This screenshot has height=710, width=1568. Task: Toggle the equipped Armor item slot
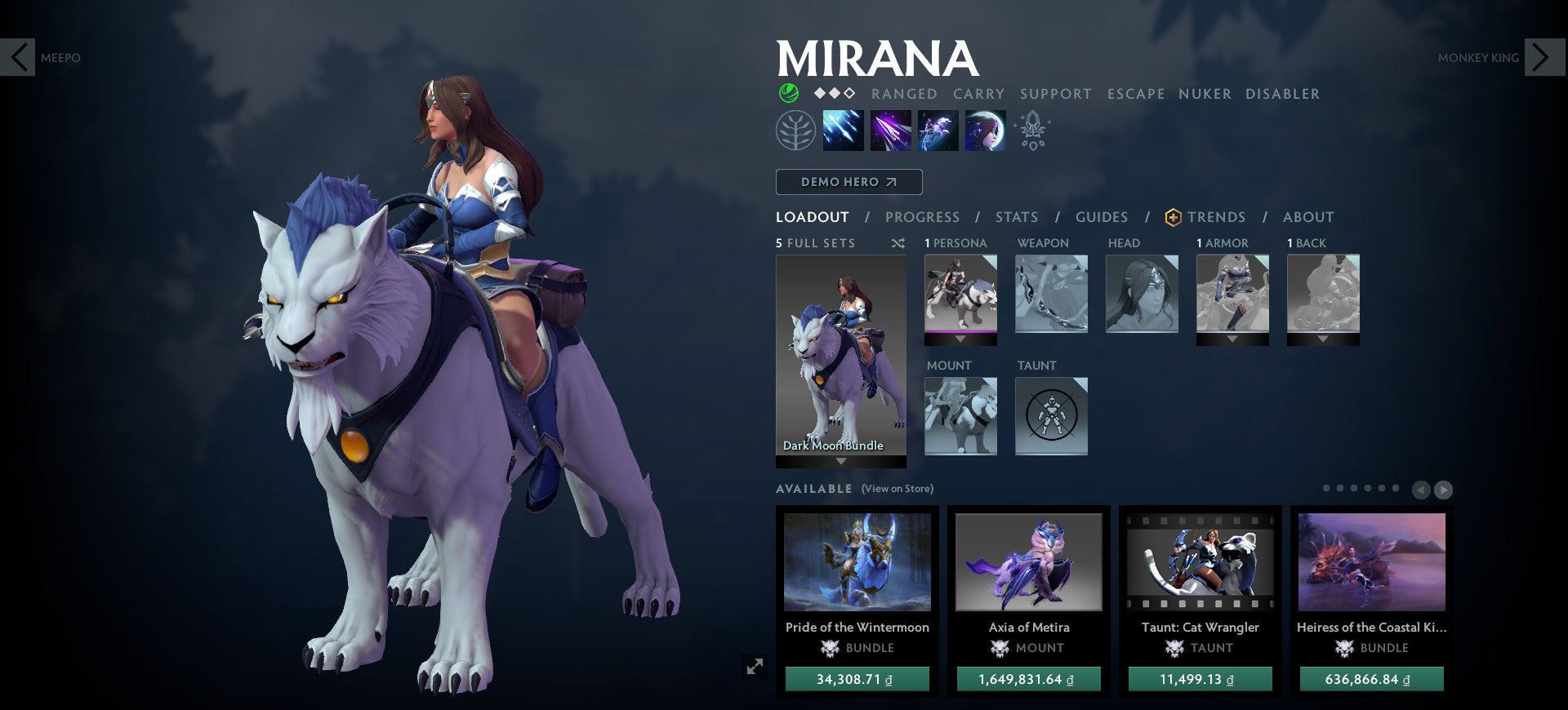[x=1233, y=294]
